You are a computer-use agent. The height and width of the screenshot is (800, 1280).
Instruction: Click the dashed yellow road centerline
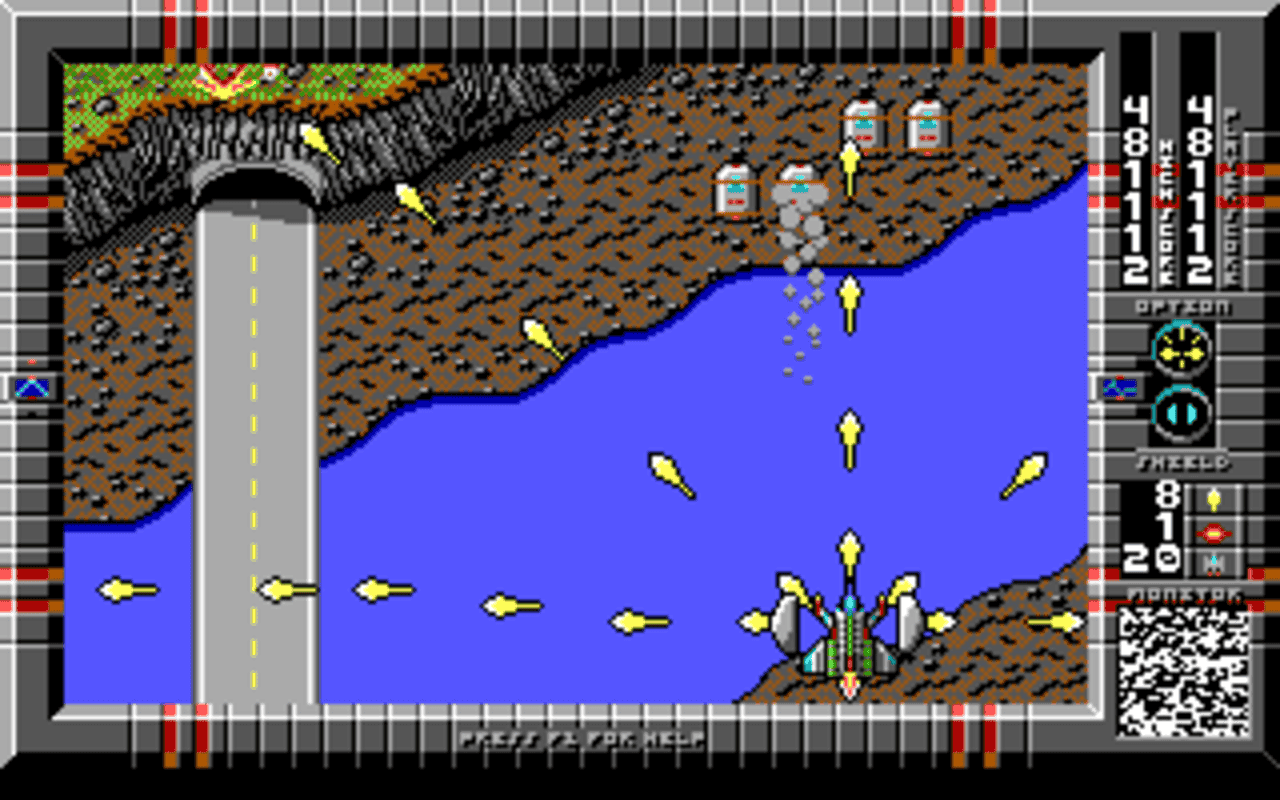click(x=253, y=450)
